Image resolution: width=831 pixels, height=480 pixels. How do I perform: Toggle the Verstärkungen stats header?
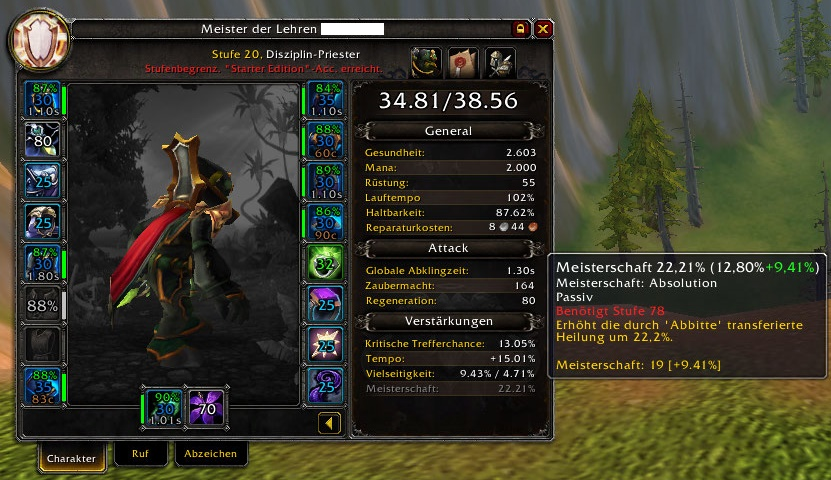point(447,321)
